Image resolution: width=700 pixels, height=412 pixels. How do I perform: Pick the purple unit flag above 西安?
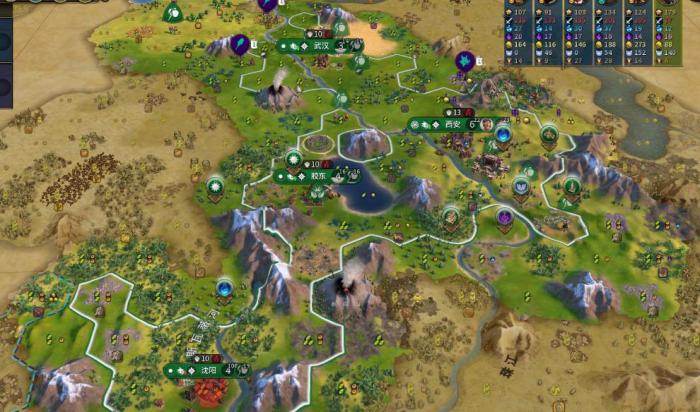(464, 62)
